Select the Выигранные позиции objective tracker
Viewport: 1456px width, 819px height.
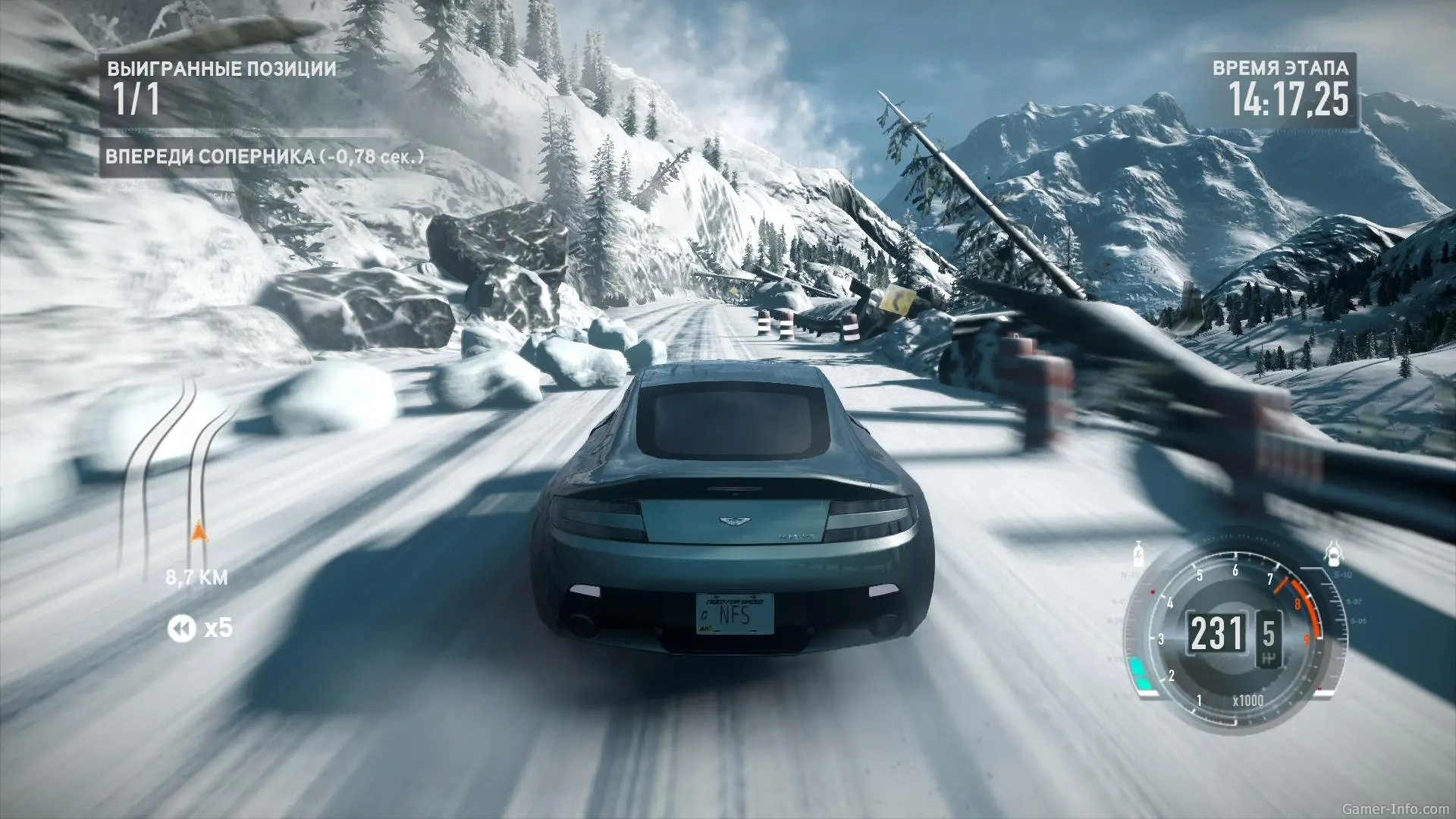221,88
